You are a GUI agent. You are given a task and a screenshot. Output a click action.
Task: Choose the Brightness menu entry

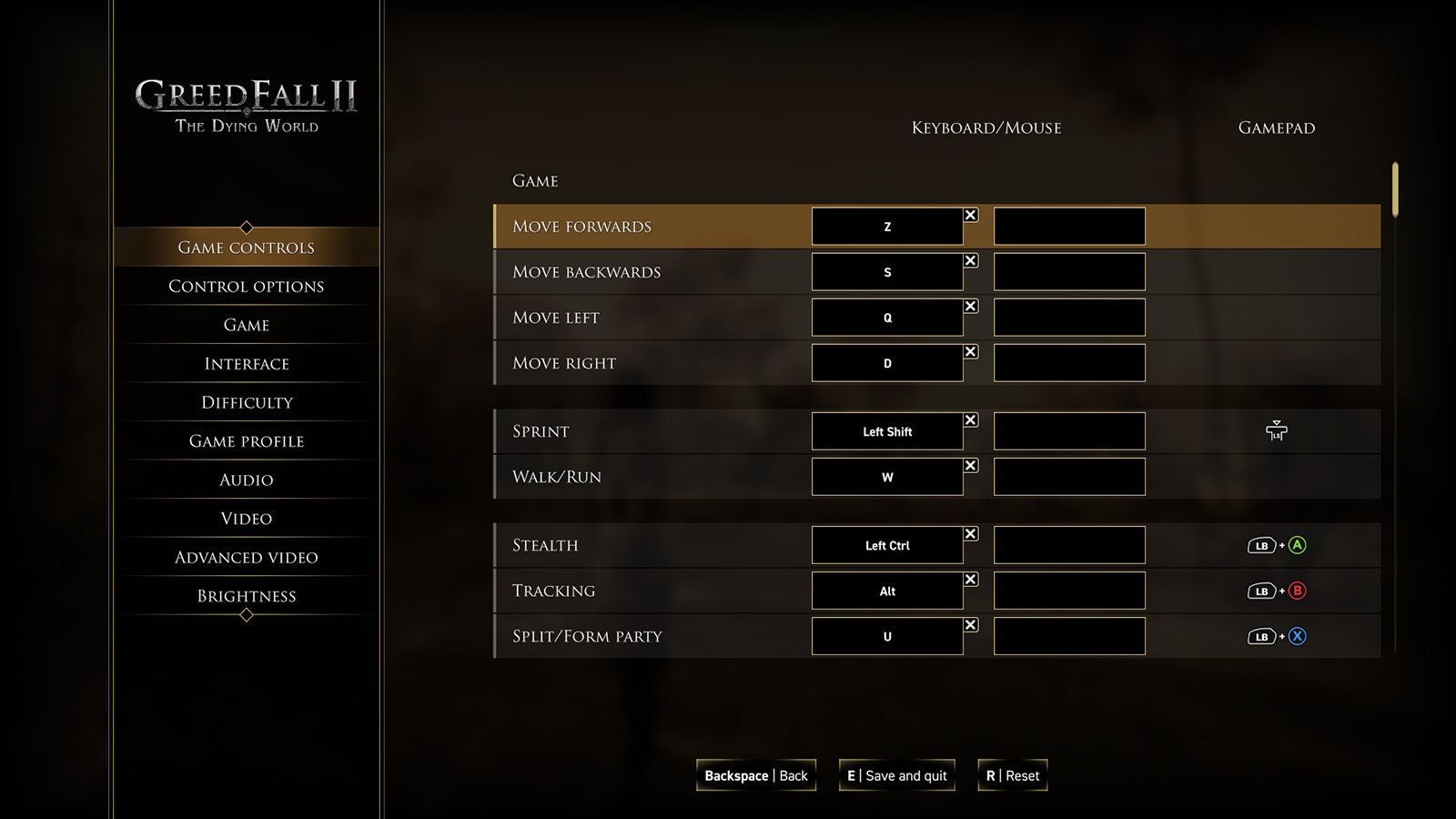(246, 596)
